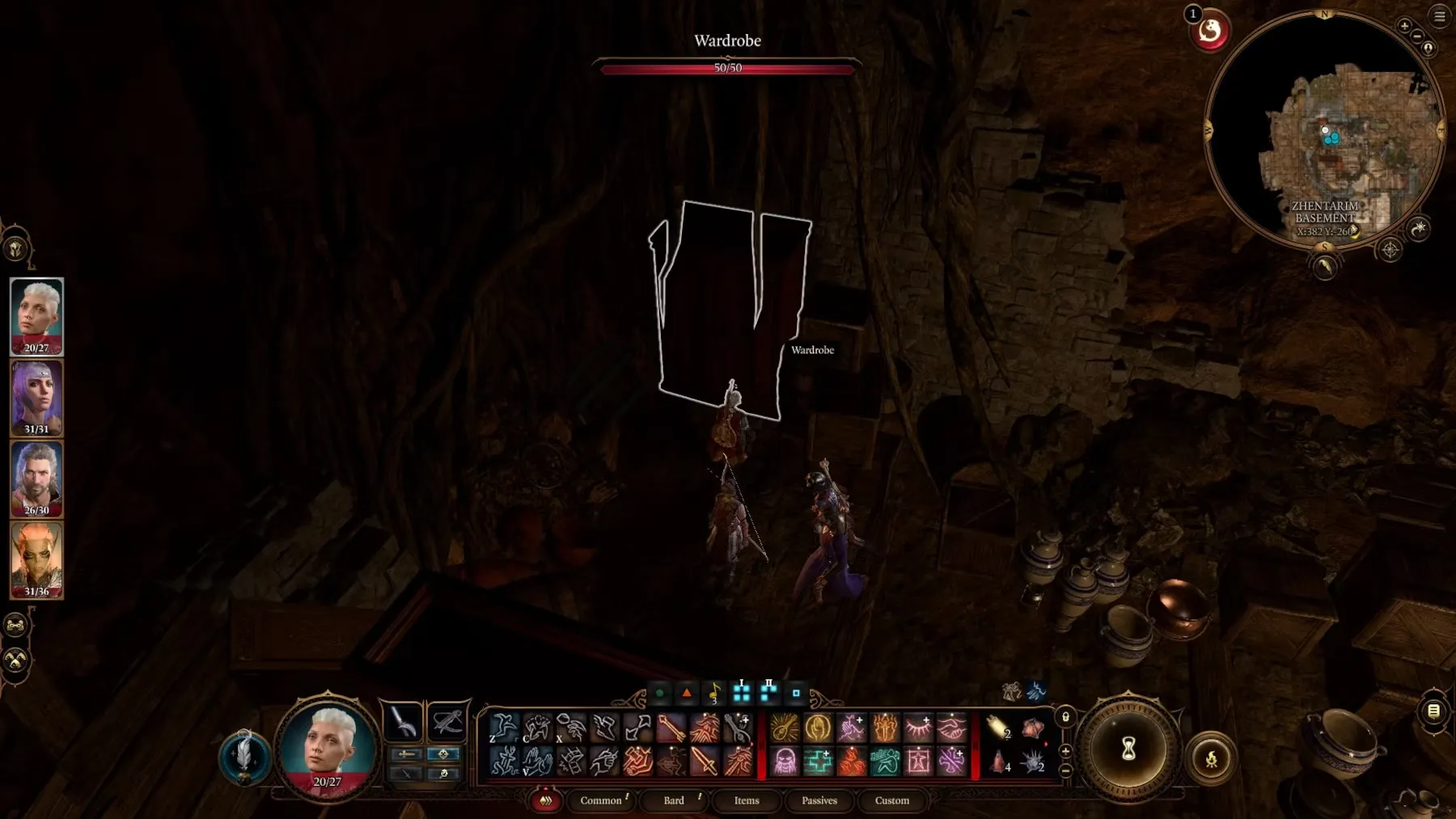This screenshot has height=819, width=1456.
Task: Zoom out the minimap with minus button
Action: click(x=1417, y=36)
